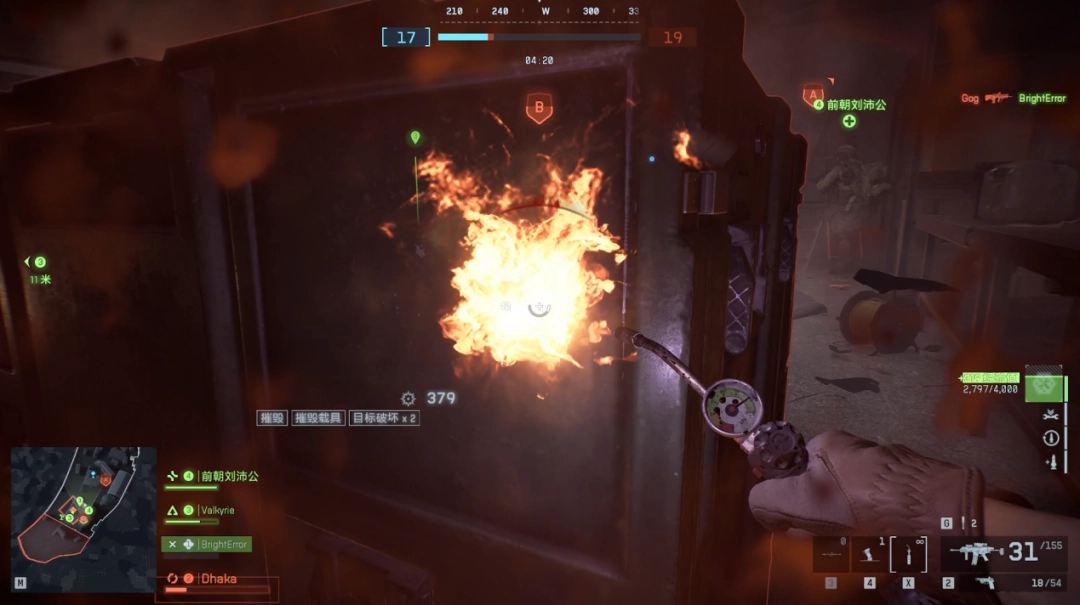Click the wrench repair status icon
The height and width of the screenshot is (605, 1080).
coord(1050,414)
